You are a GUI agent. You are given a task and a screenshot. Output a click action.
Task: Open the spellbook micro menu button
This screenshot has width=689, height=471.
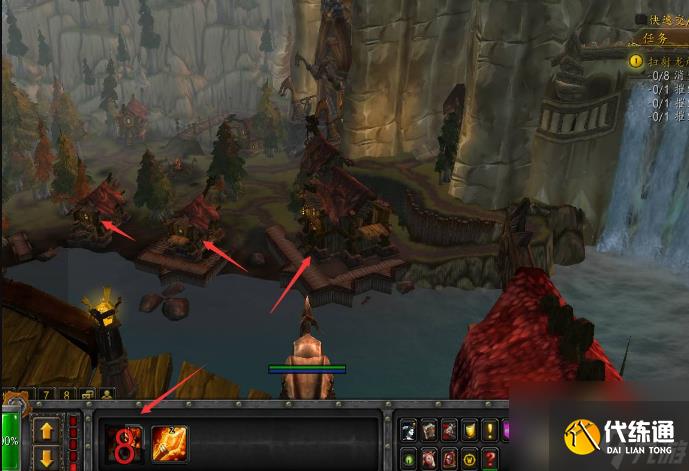click(x=428, y=430)
